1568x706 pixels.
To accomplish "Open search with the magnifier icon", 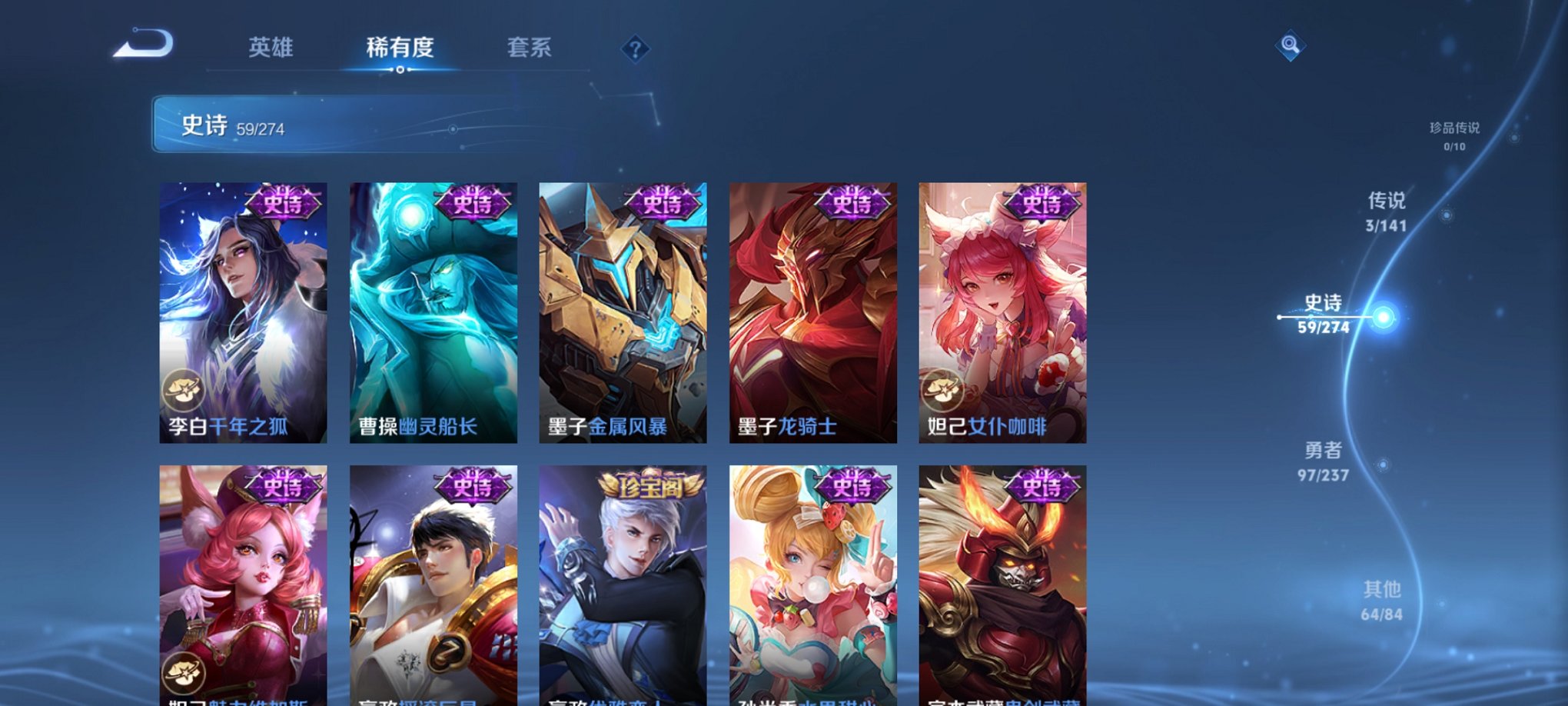I will pyautogui.click(x=1291, y=45).
